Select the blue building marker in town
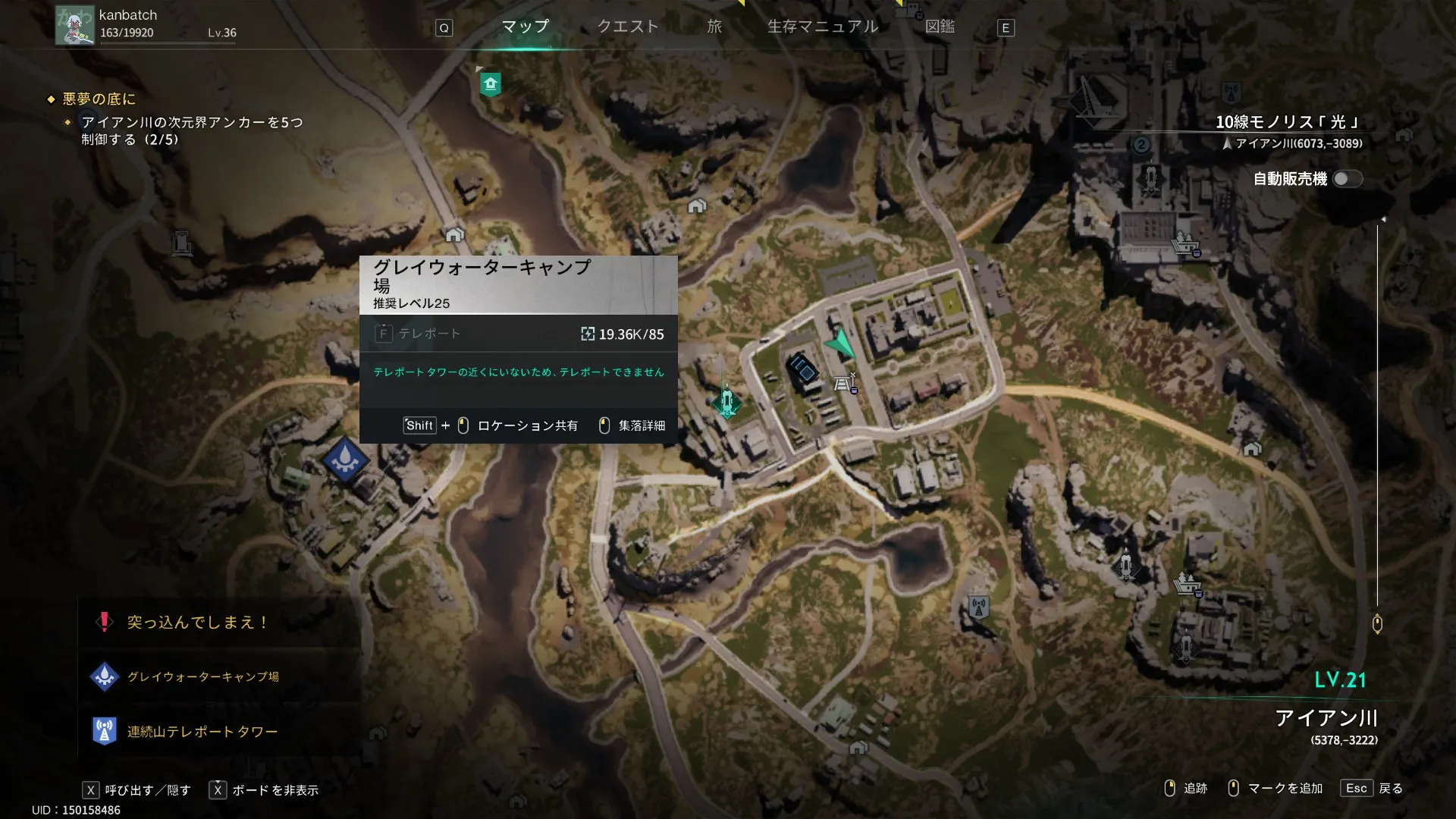The width and height of the screenshot is (1456, 819). click(804, 370)
